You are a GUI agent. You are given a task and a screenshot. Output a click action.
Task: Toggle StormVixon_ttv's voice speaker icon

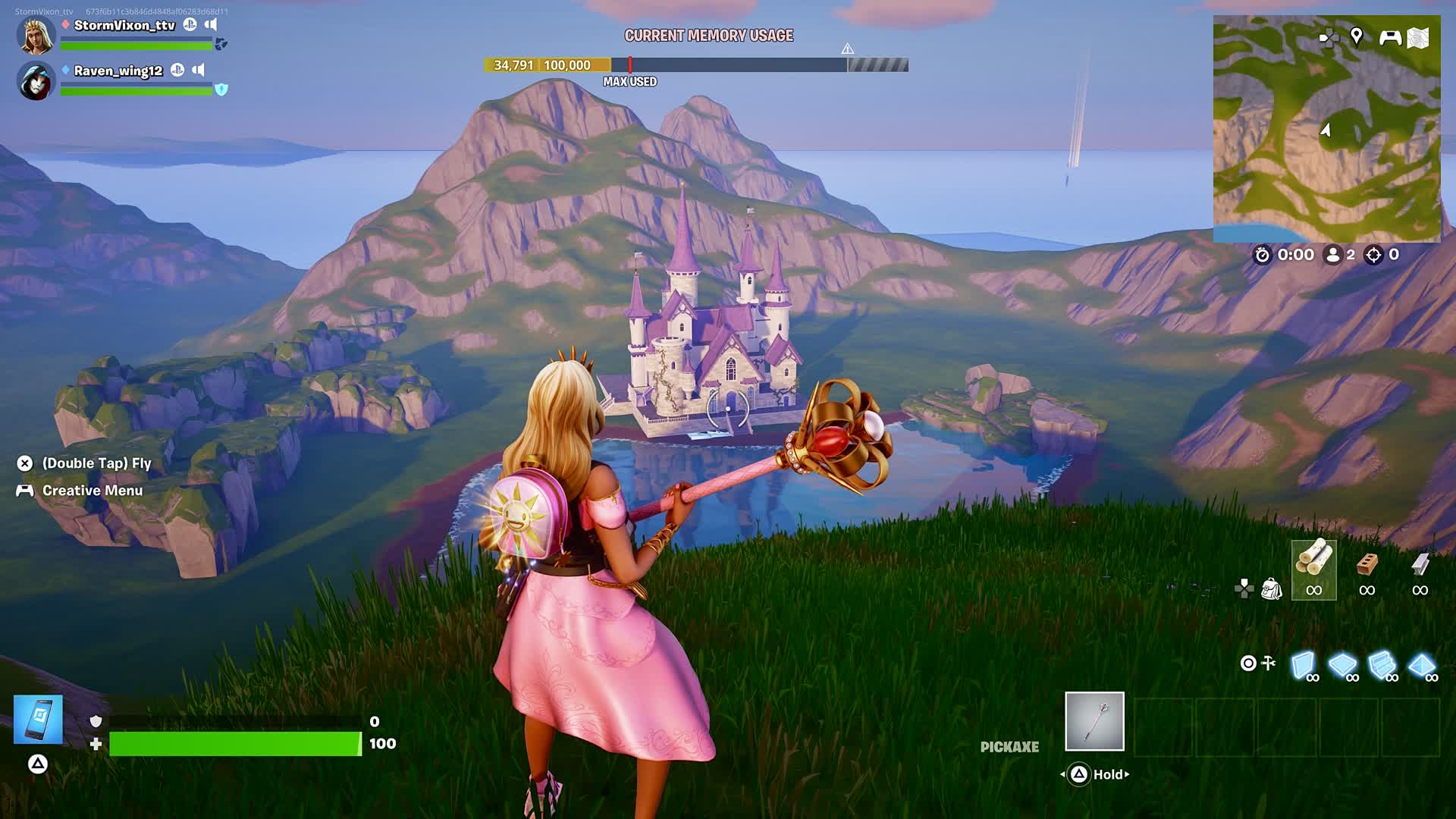coord(211,24)
